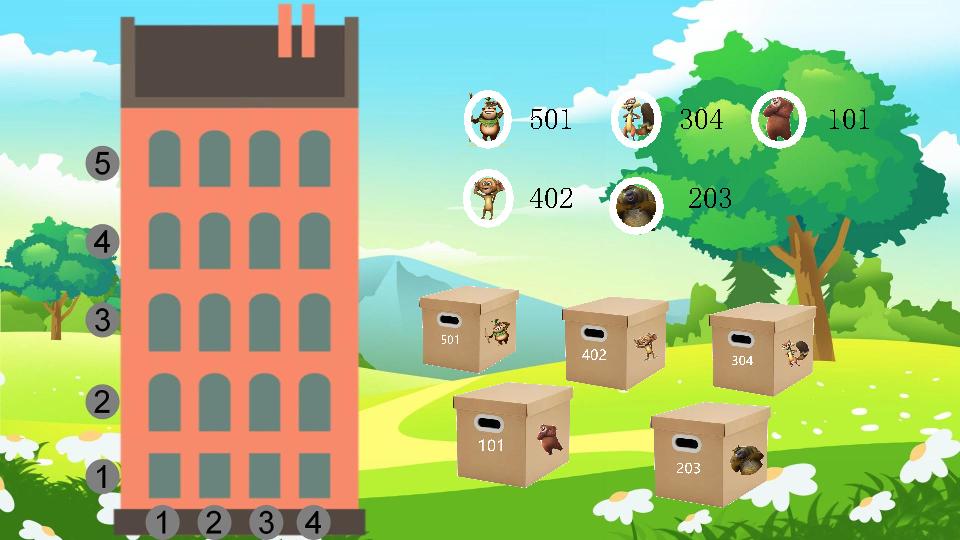Select the character icon beside number 402
This screenshot has width=960, height=540.
click(x=488, y=198)
